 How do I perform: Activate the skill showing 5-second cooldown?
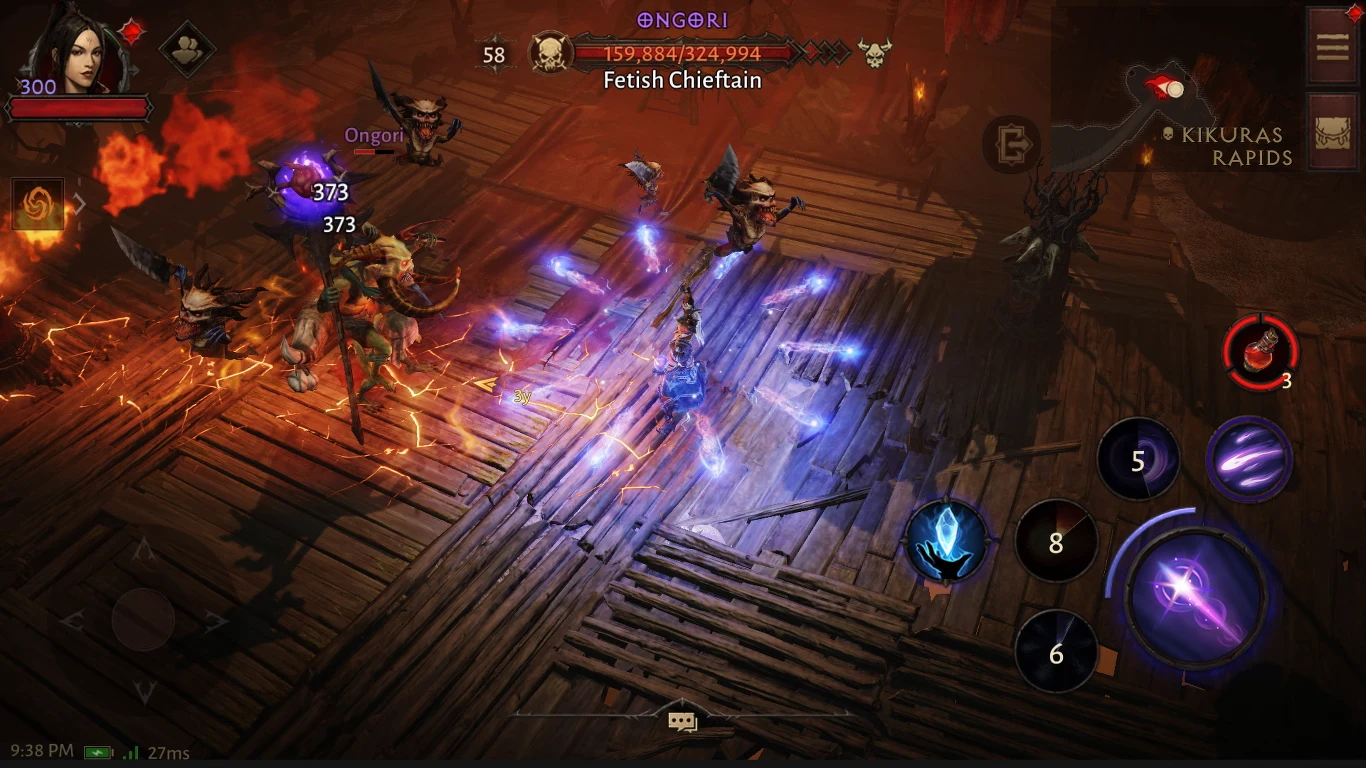1139,459
